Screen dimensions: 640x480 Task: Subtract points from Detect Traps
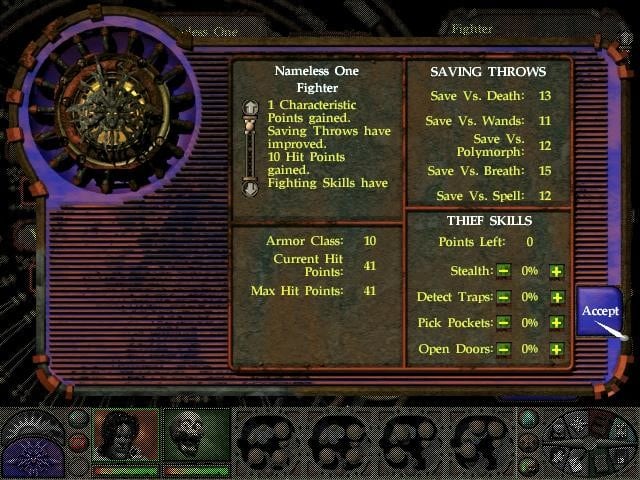tap(504, 297)
